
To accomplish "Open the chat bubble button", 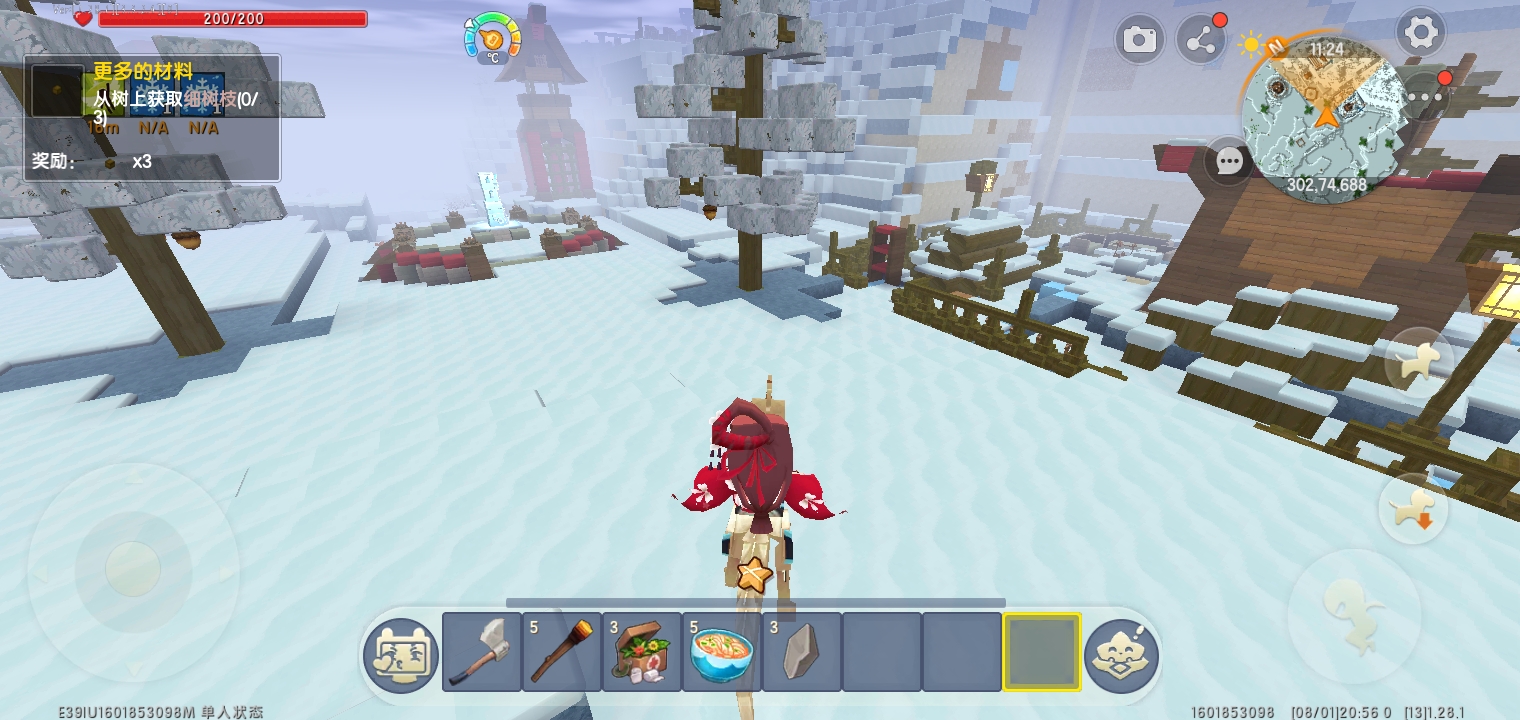I will [x=1229, y=161].
